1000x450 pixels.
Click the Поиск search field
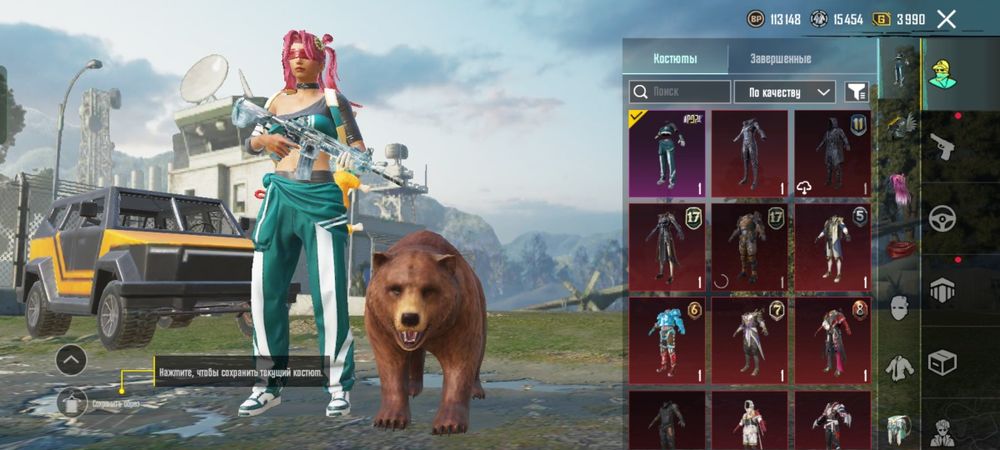(680, 92)
